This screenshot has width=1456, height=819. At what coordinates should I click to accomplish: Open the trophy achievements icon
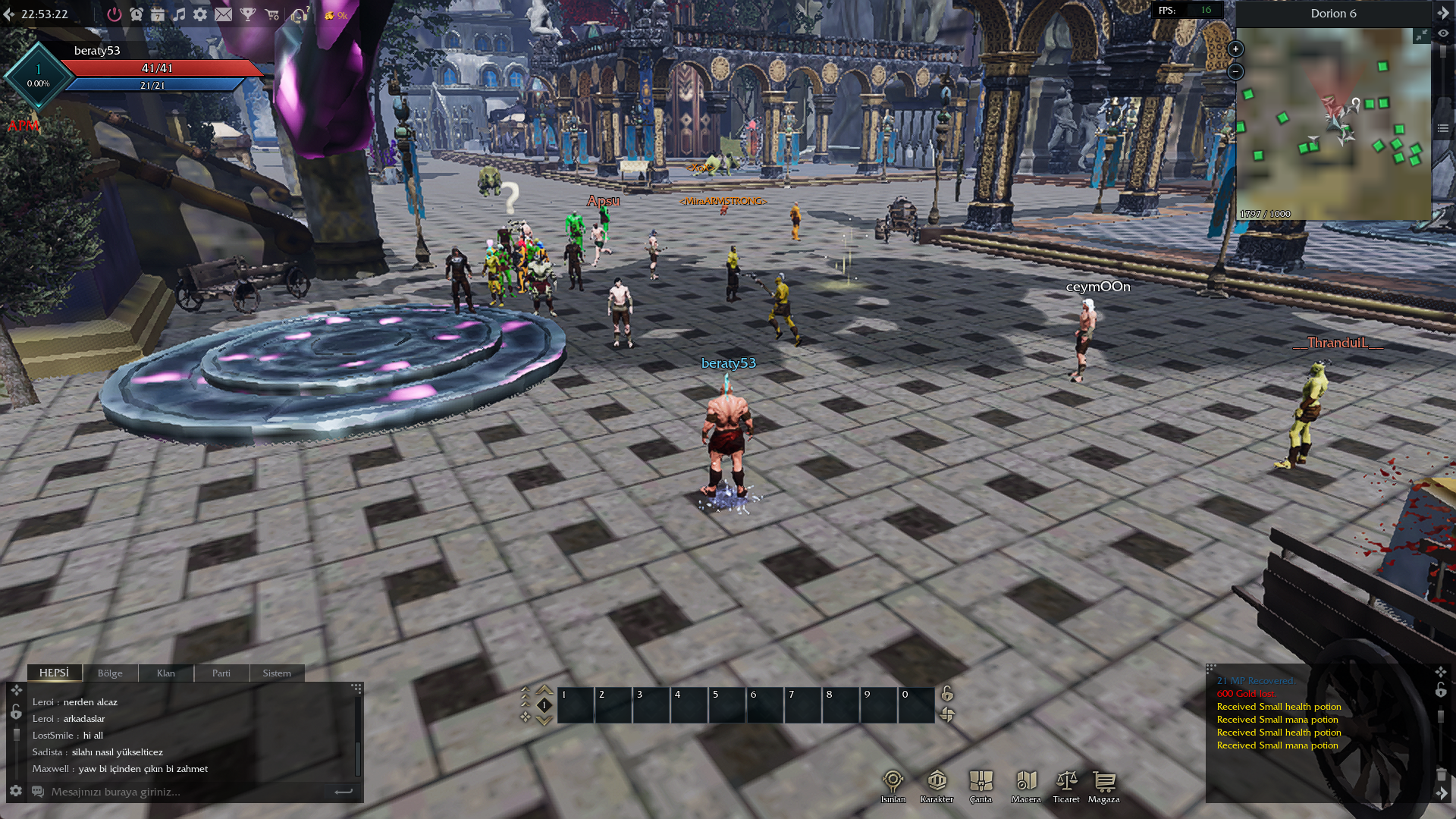(x=248, y=14)
